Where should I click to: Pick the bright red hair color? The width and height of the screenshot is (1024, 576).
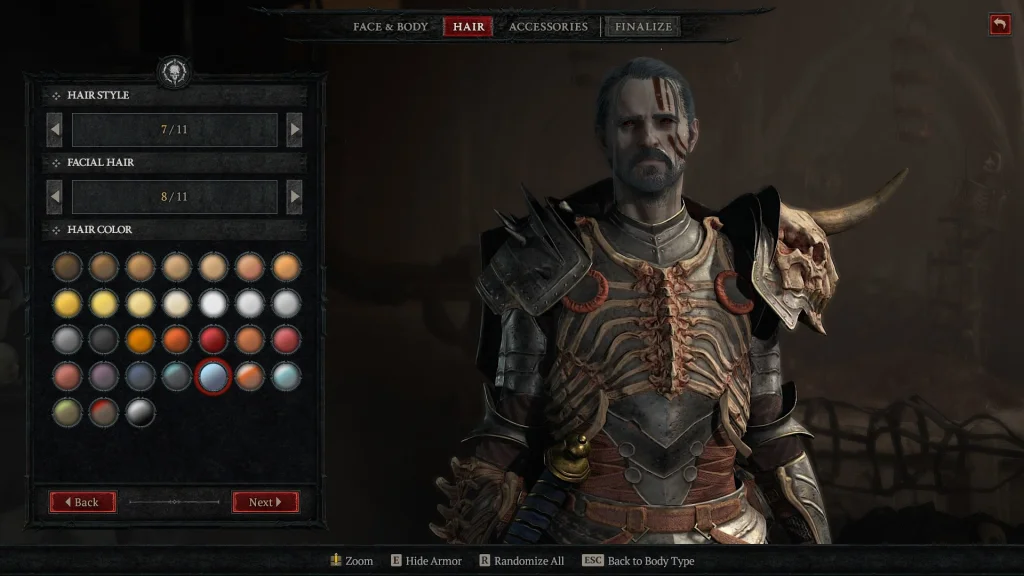[x=213, y=340]
